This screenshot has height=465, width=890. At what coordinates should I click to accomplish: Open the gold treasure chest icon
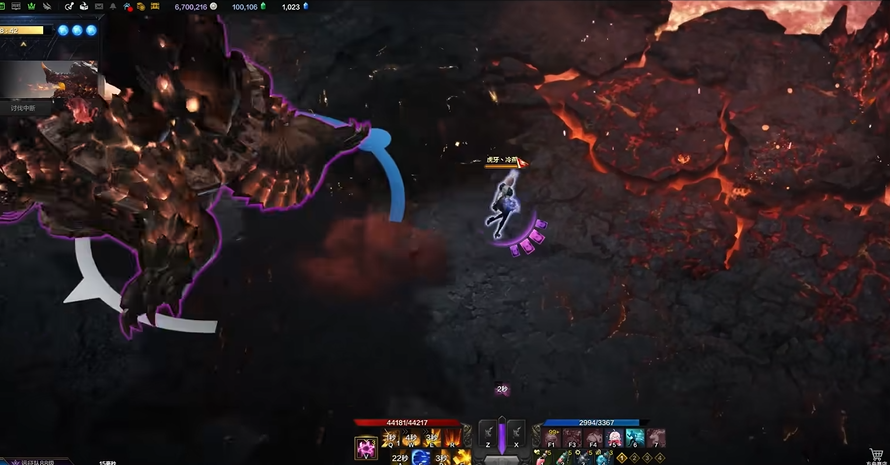tap(143, 7)
